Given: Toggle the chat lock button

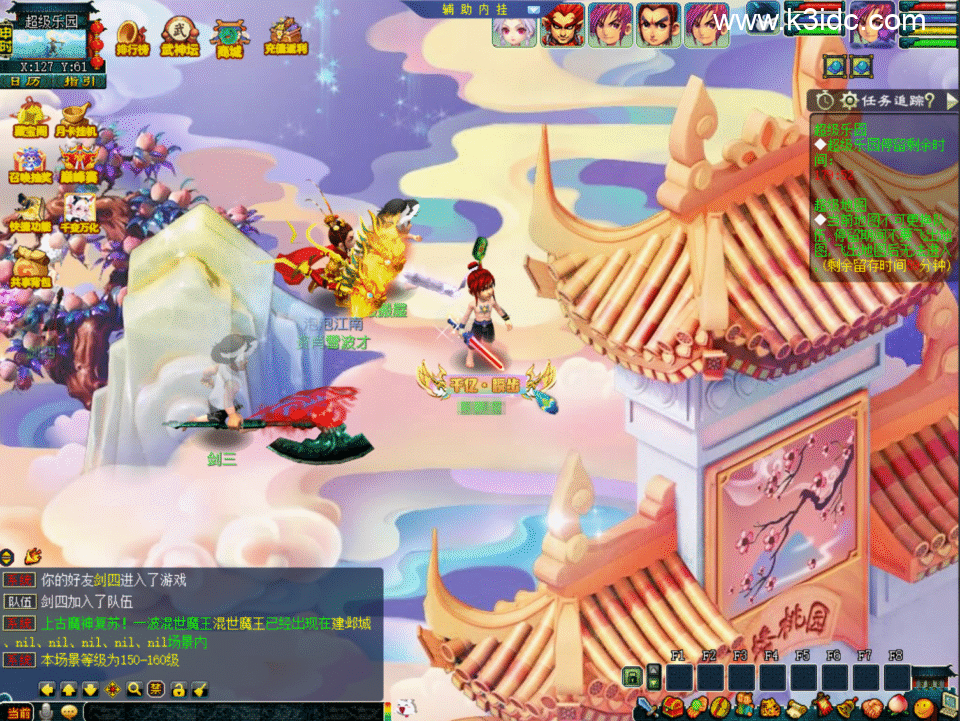Looking at the screenshot, I should coord(178,689).
